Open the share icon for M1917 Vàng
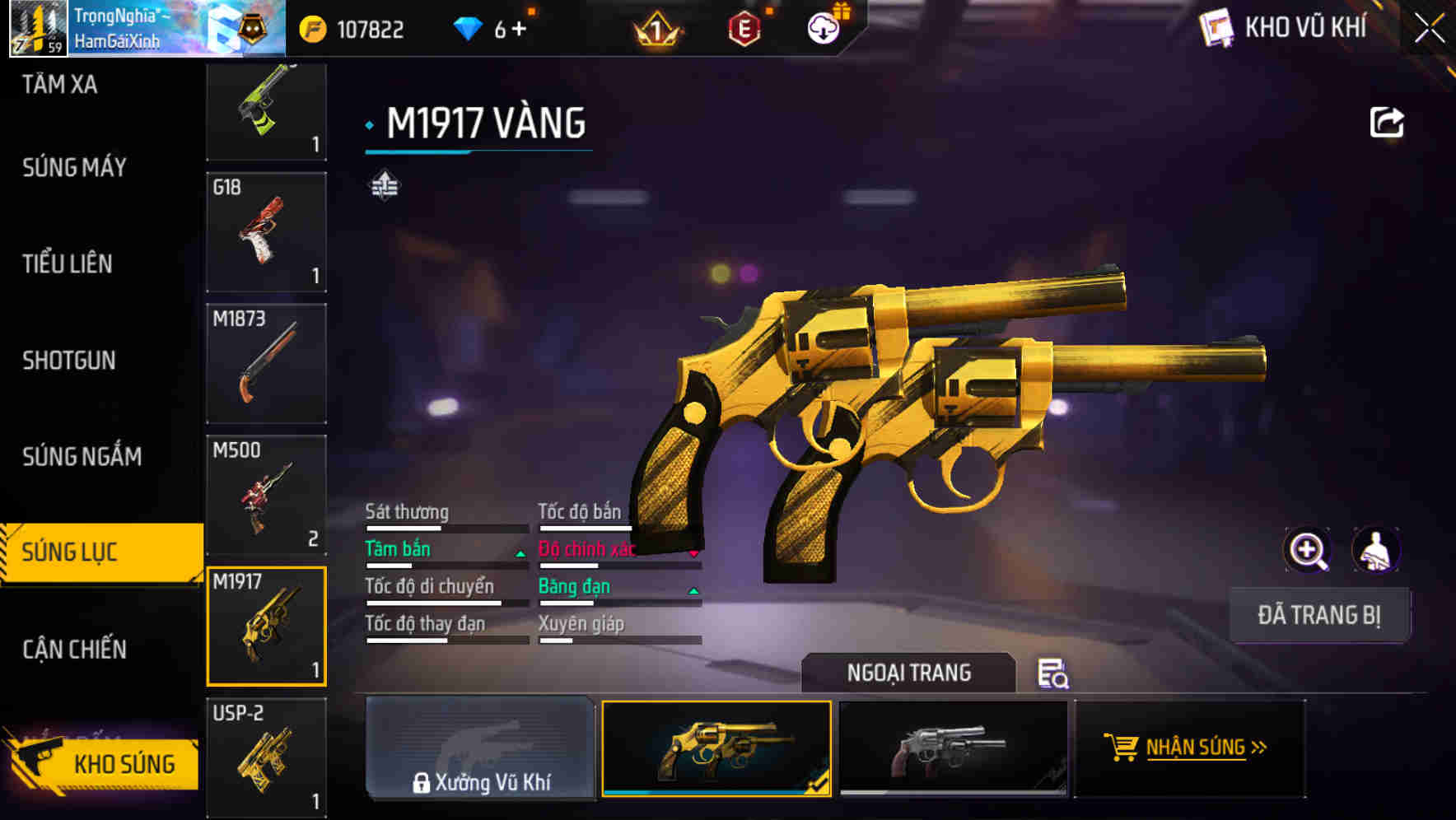The image size is (1456, 820). pyautogui.click(x=1388, y=121)
